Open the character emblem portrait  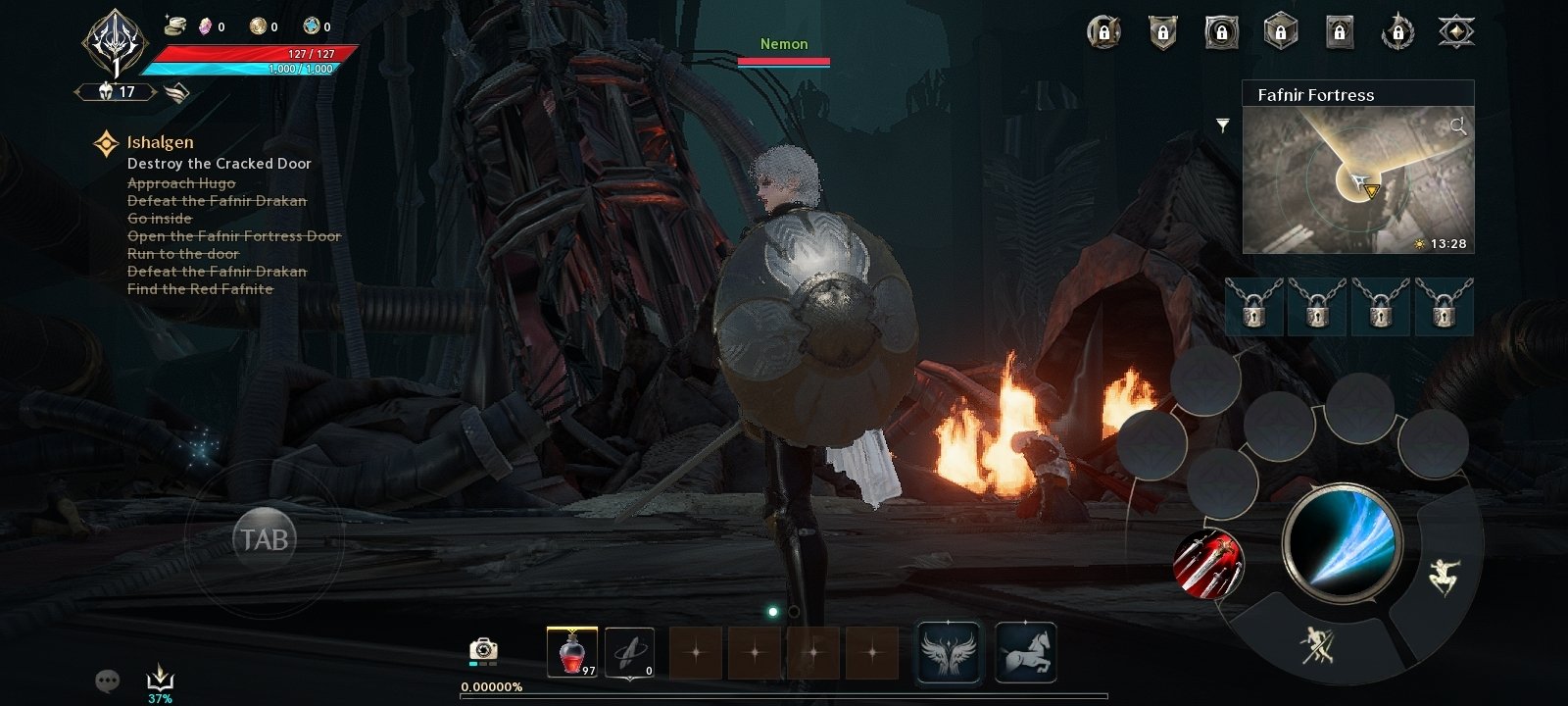[116, 44]
